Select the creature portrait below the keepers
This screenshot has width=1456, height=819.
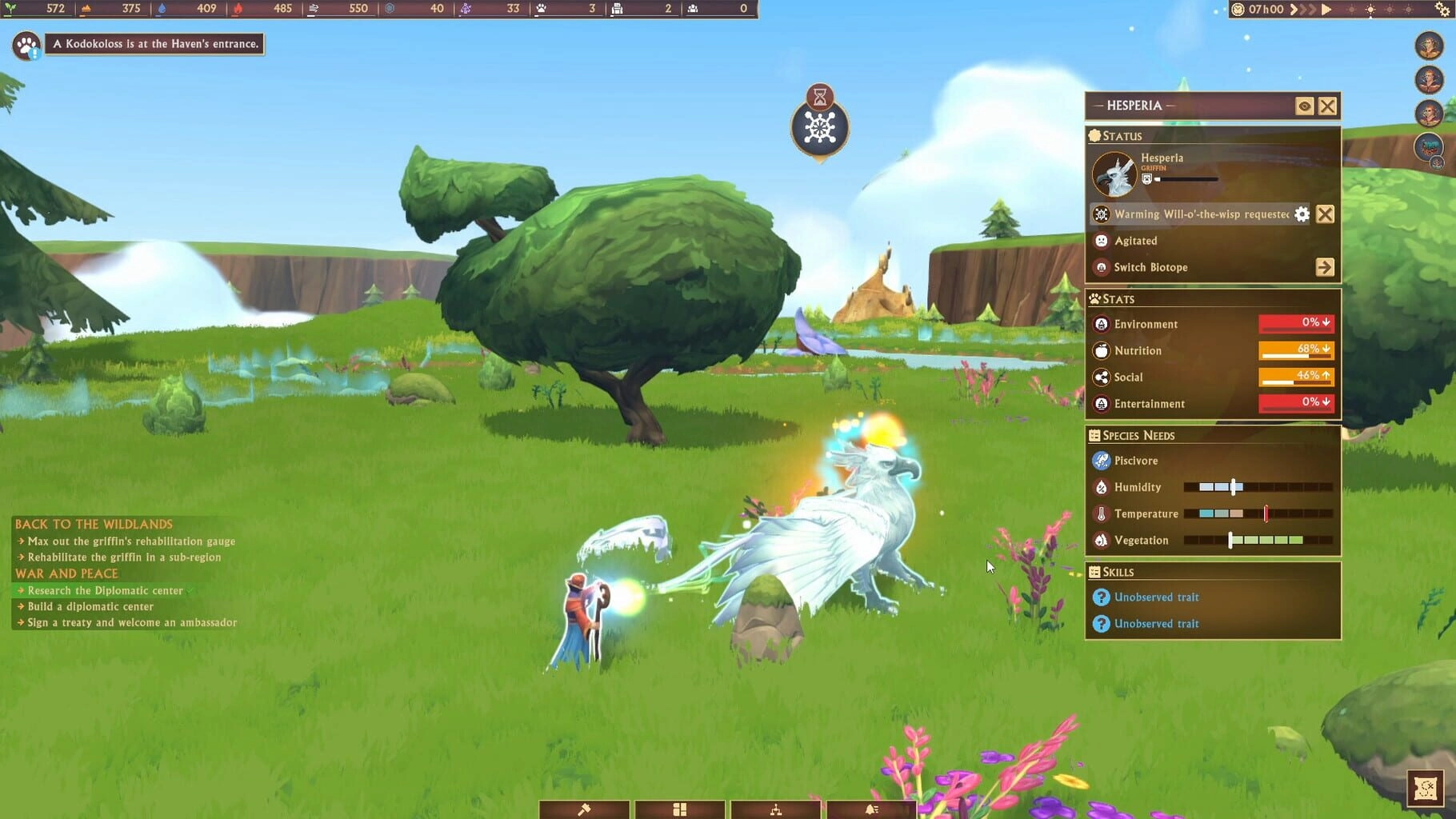pyautogui.click(x=1429, y=147)
